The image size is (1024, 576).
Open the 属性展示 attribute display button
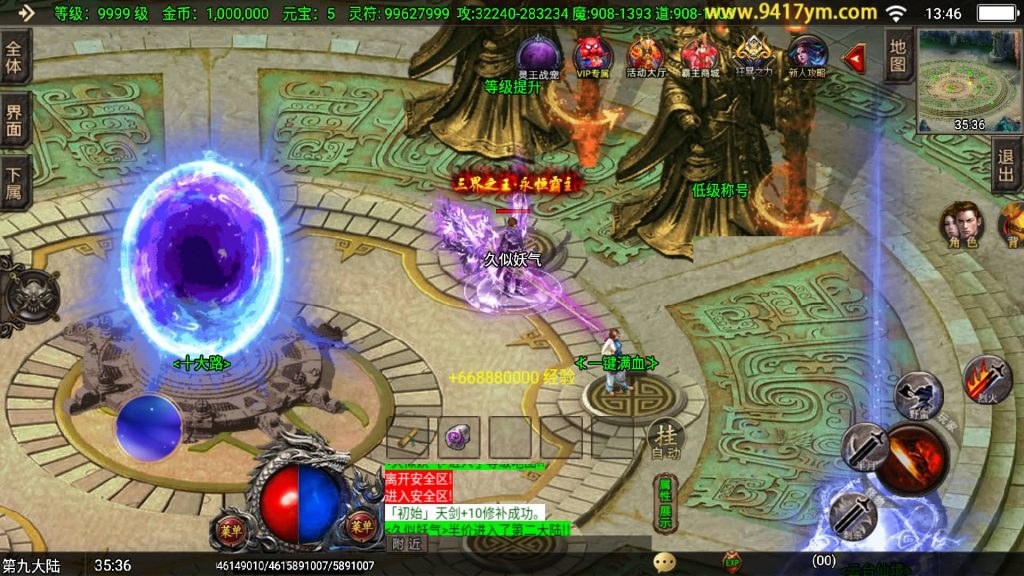click(x=665, y=504)
